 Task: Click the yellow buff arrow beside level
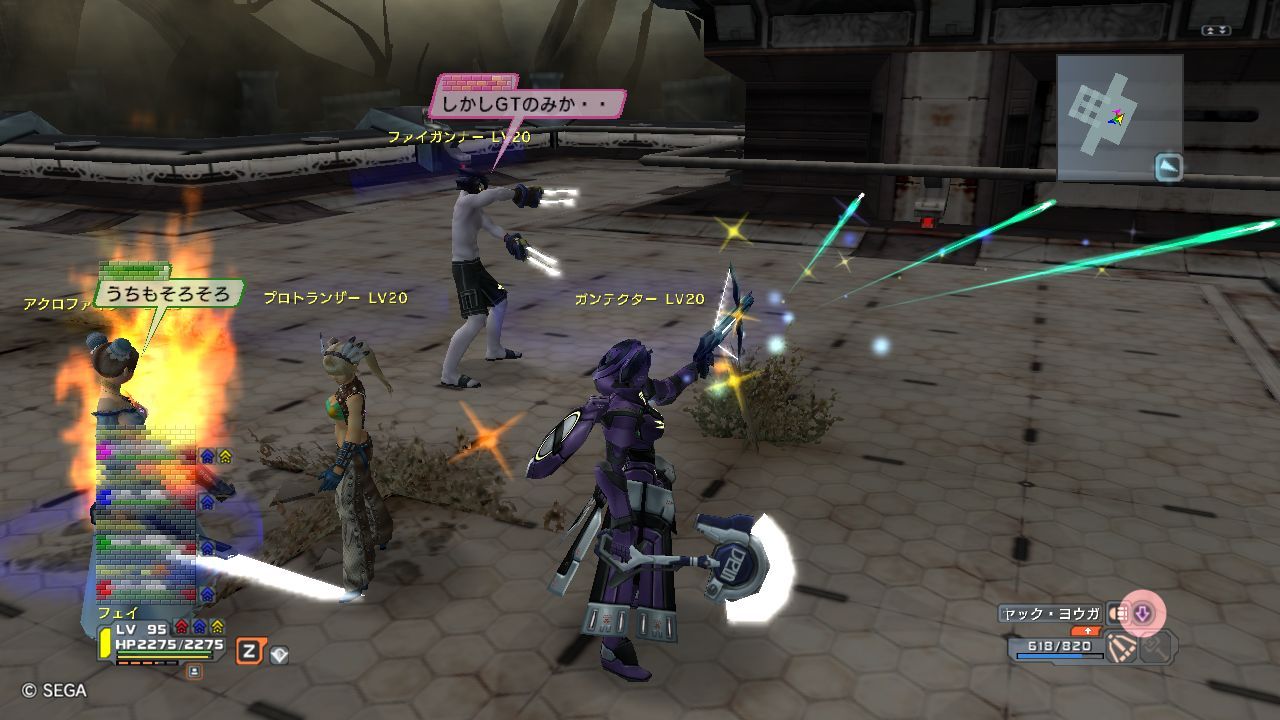click(216, 627)
